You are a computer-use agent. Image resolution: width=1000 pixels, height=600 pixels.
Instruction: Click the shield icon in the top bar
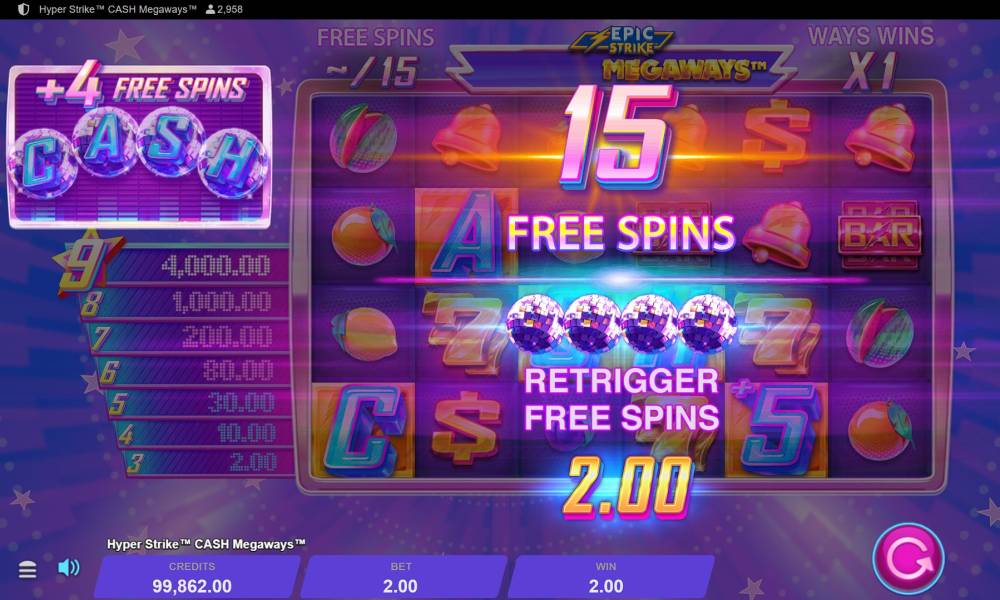pos(24,9)
